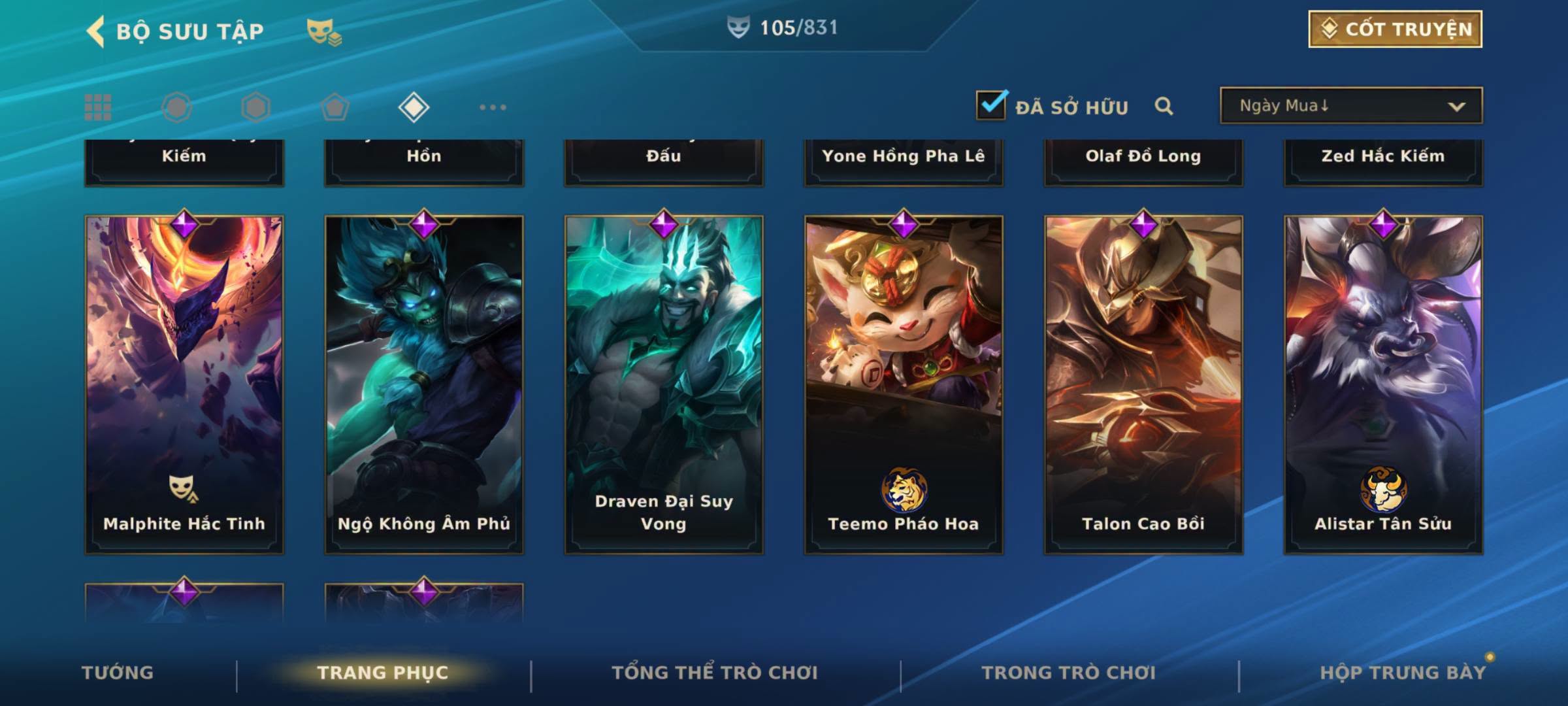
Task: Select the white diamond rarity filter
Action: (x=414, y=107)
